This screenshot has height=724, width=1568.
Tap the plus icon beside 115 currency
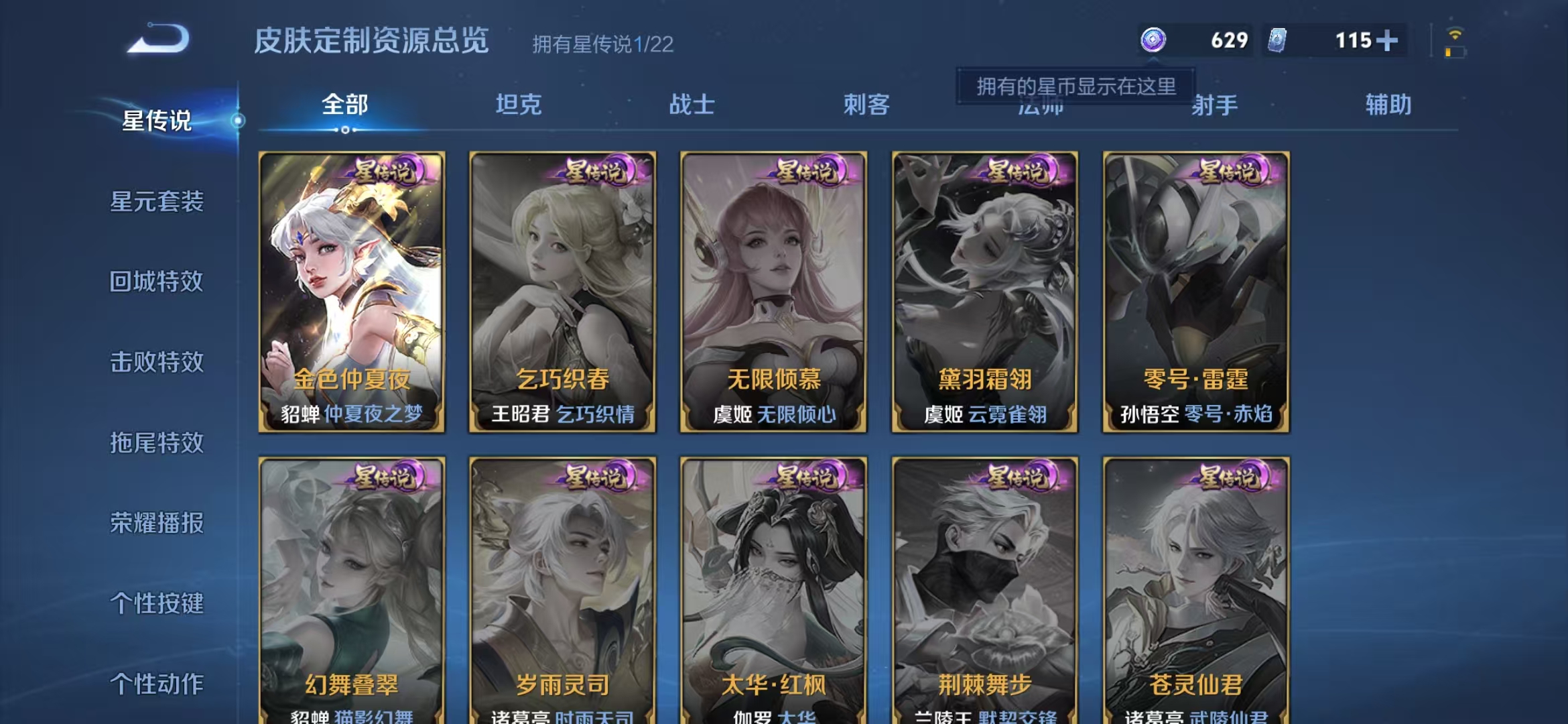[1386, 40]
